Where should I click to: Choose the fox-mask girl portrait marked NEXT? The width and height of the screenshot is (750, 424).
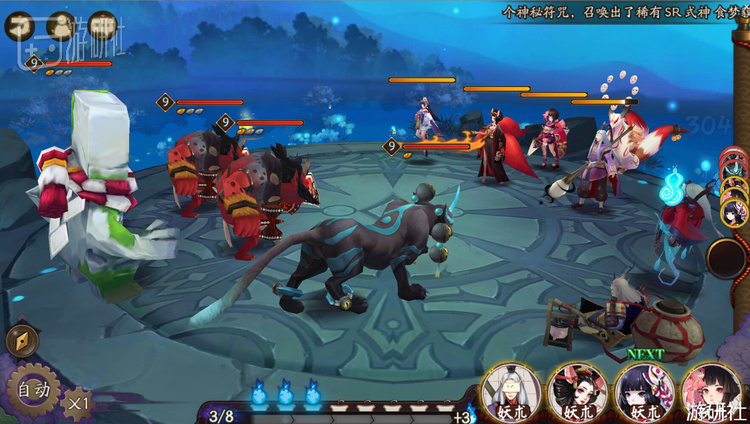pyautogui.click(x=642, y=390)
